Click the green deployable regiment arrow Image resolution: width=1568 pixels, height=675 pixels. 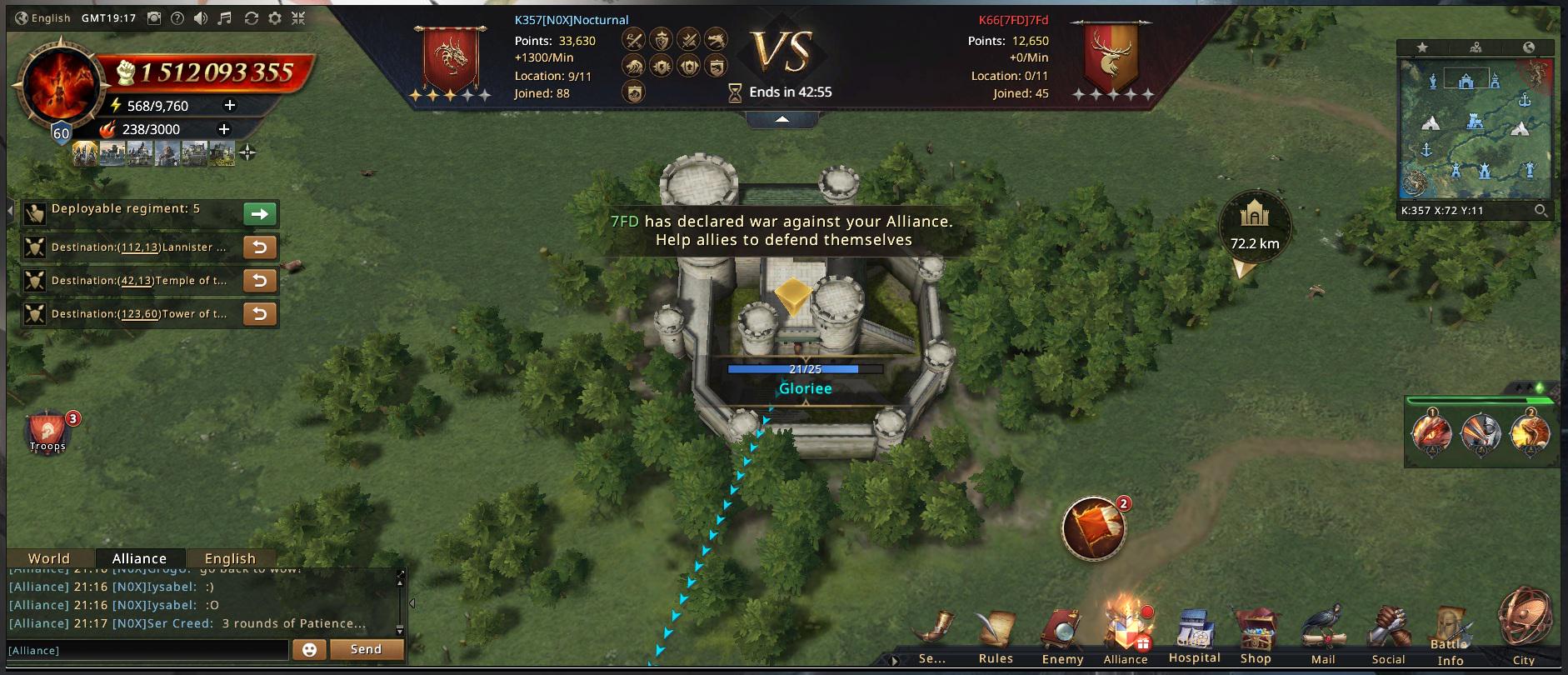(260, 214)
